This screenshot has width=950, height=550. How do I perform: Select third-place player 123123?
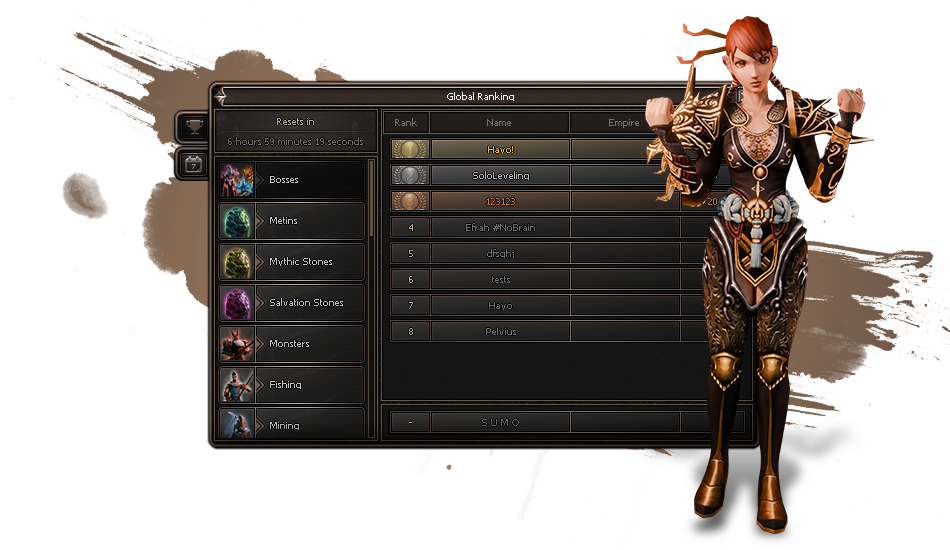click(x=499, y=201)
